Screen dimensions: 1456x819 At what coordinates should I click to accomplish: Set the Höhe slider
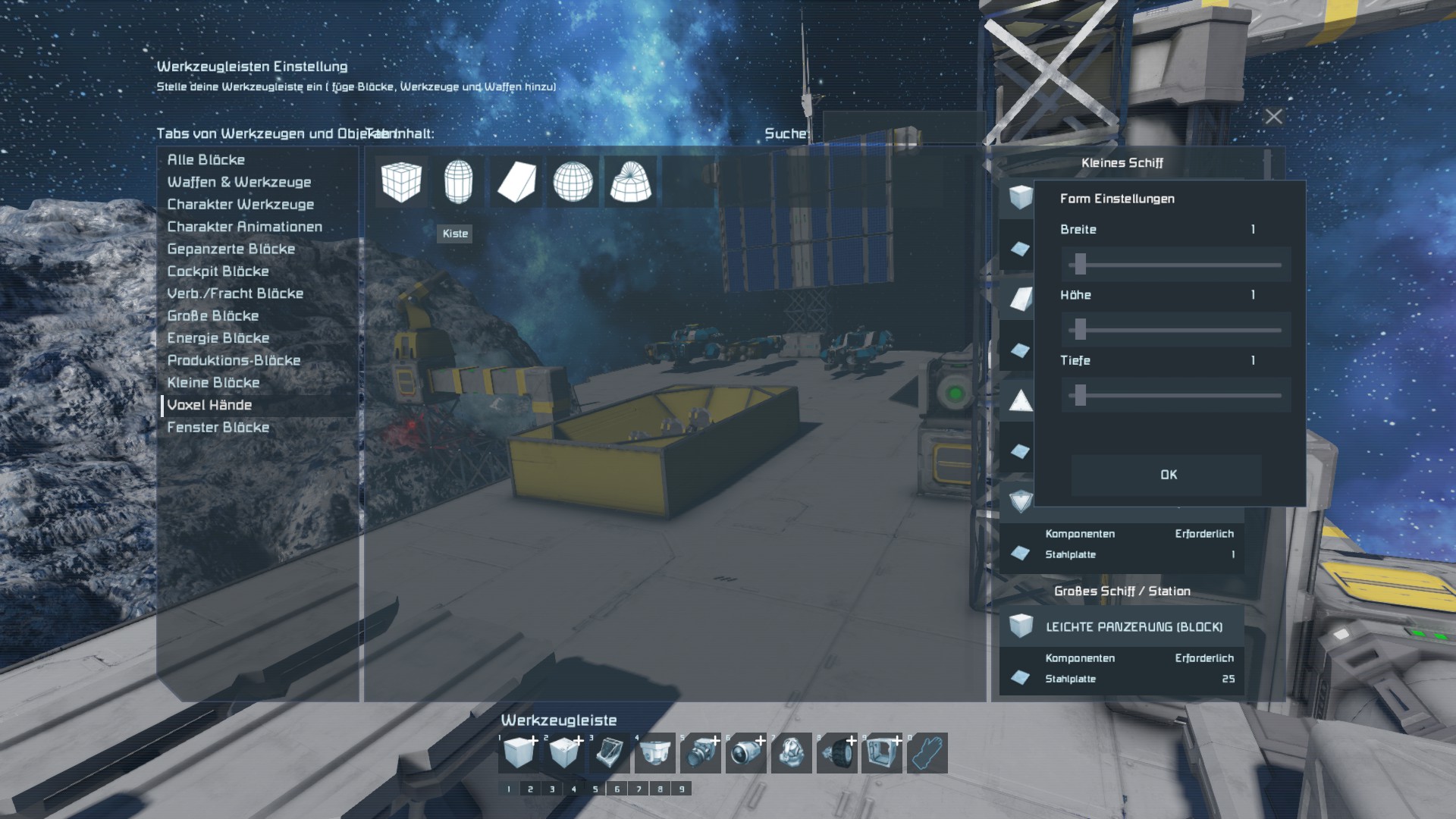[x=1081, y=330]
